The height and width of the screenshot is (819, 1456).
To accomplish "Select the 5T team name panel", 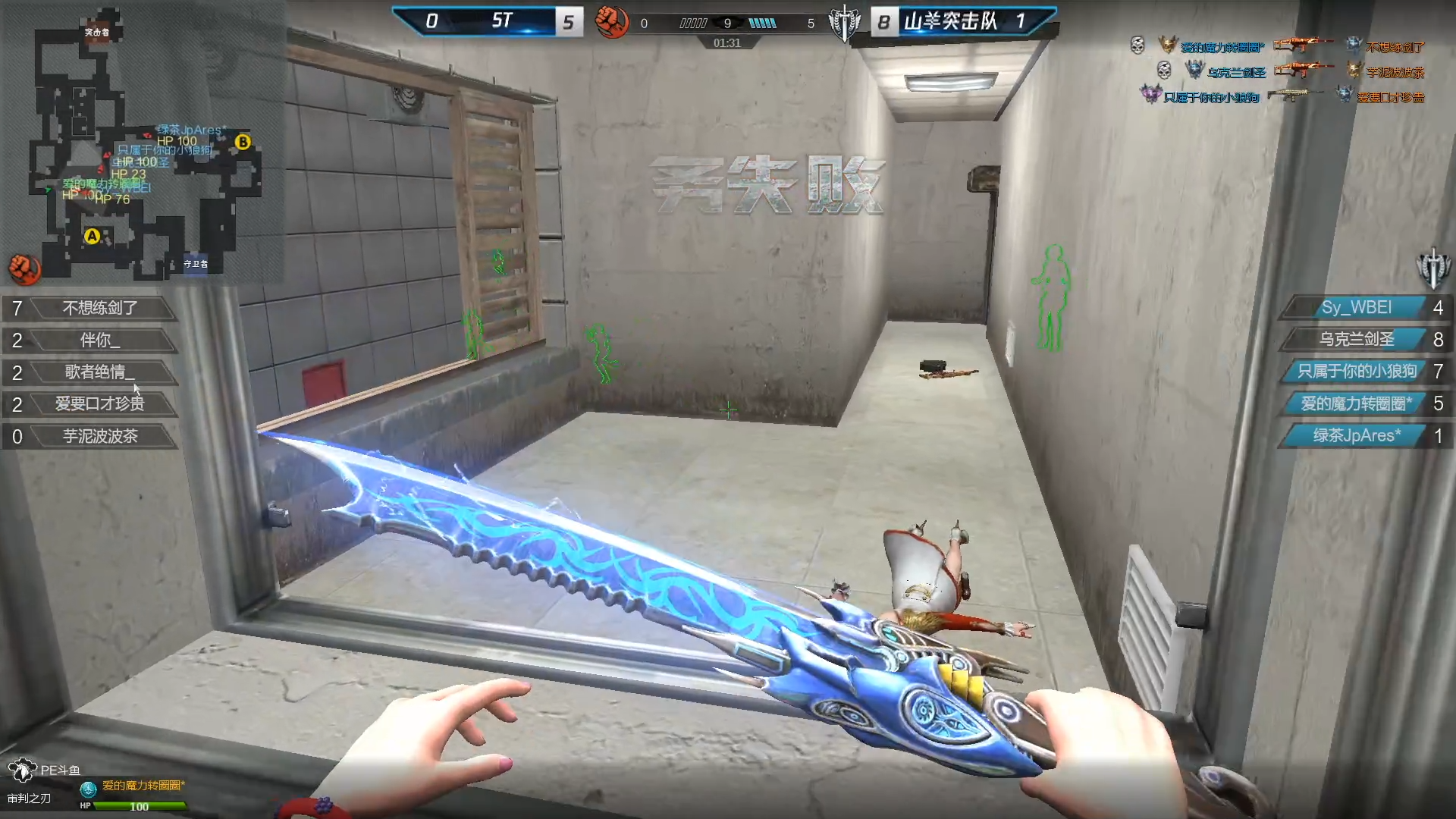I will point(502,21).
